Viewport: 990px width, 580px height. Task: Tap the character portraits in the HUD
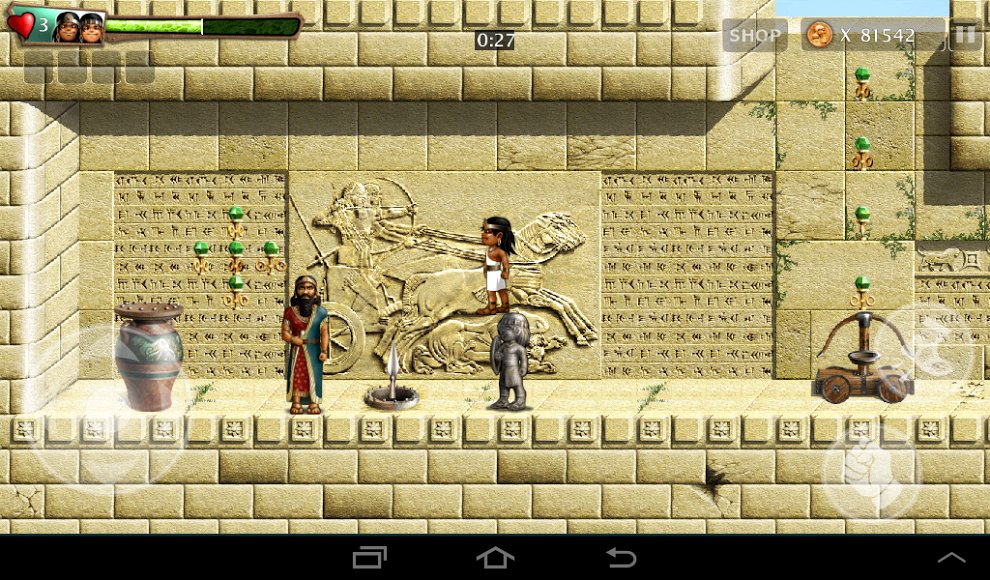[x=79, y=27]
